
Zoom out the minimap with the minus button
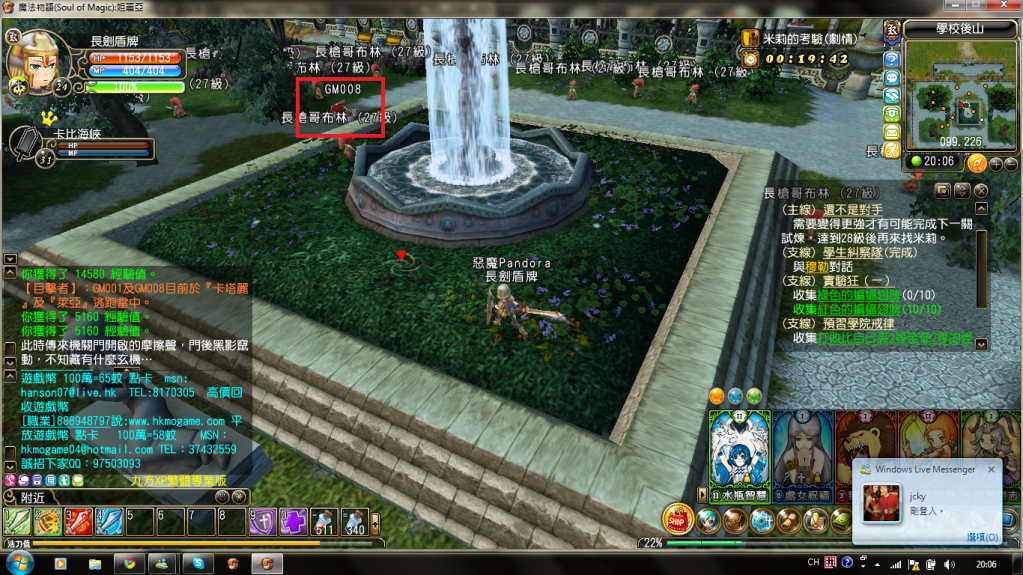[x=1010, y=163]
